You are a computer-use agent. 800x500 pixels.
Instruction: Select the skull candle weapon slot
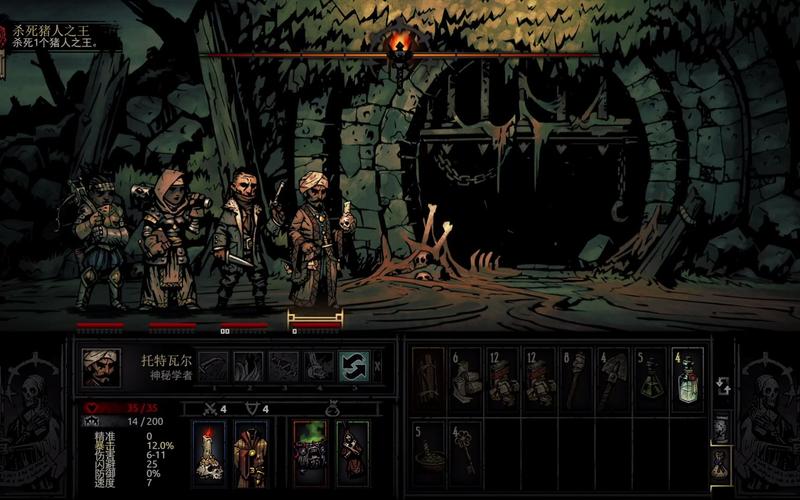click(209, 453)
